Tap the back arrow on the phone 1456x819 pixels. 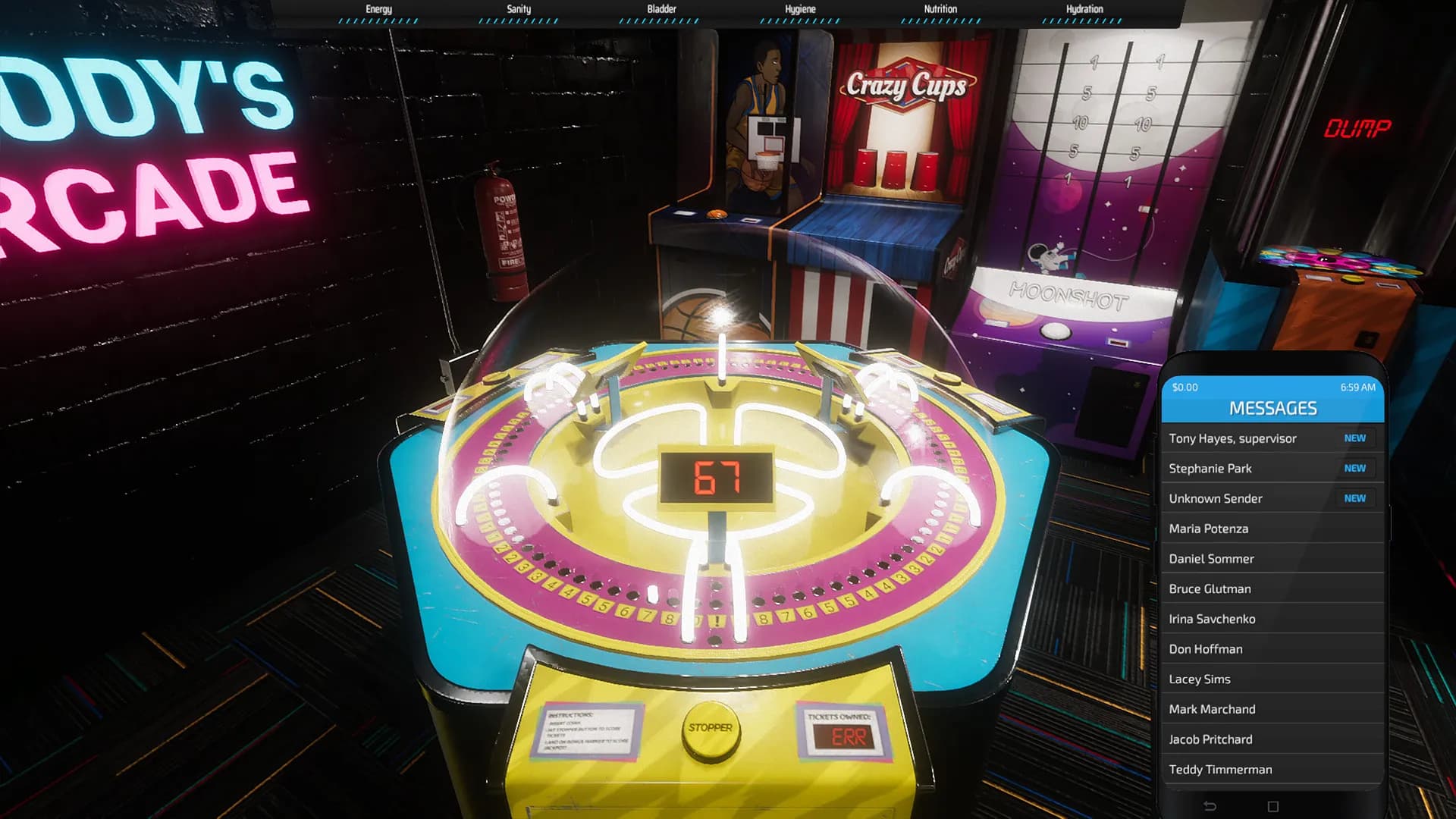point(1212,805)
